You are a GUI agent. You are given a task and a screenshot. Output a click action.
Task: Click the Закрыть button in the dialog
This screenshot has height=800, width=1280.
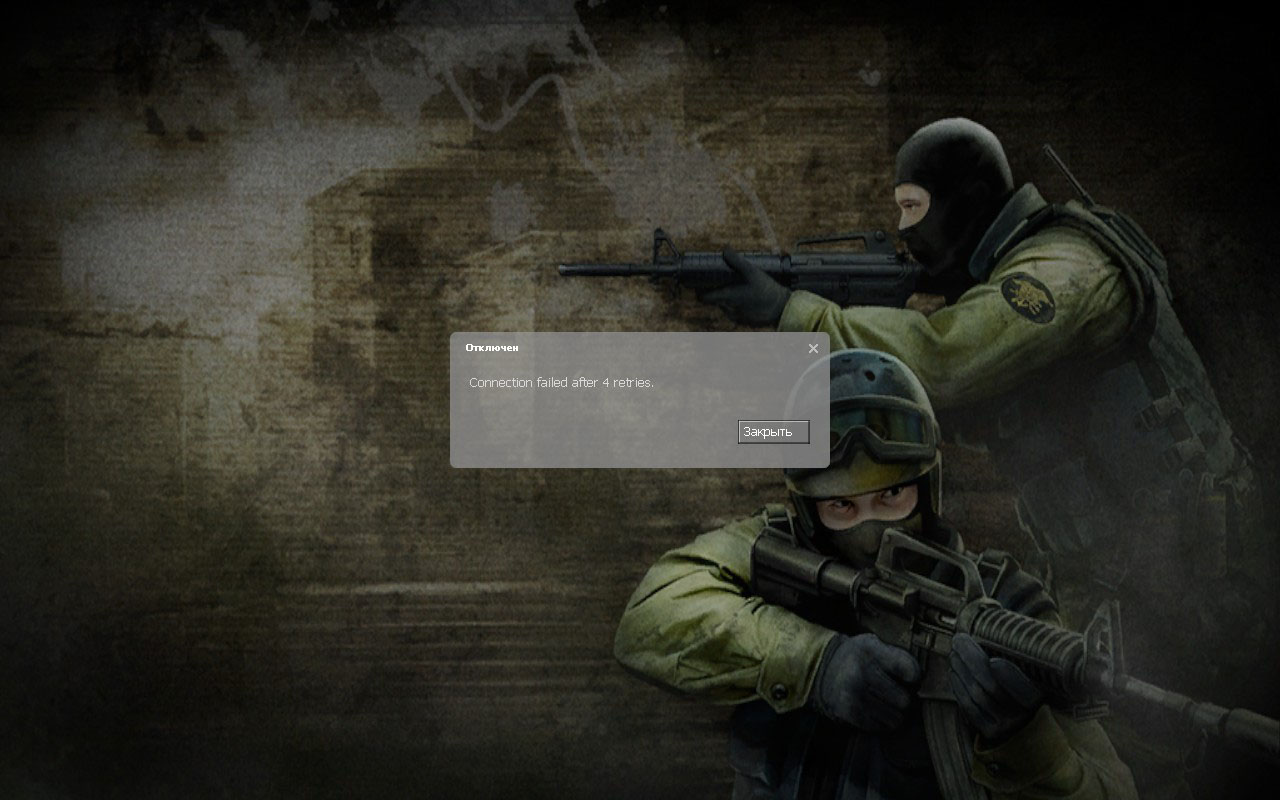tap(773, 432)
